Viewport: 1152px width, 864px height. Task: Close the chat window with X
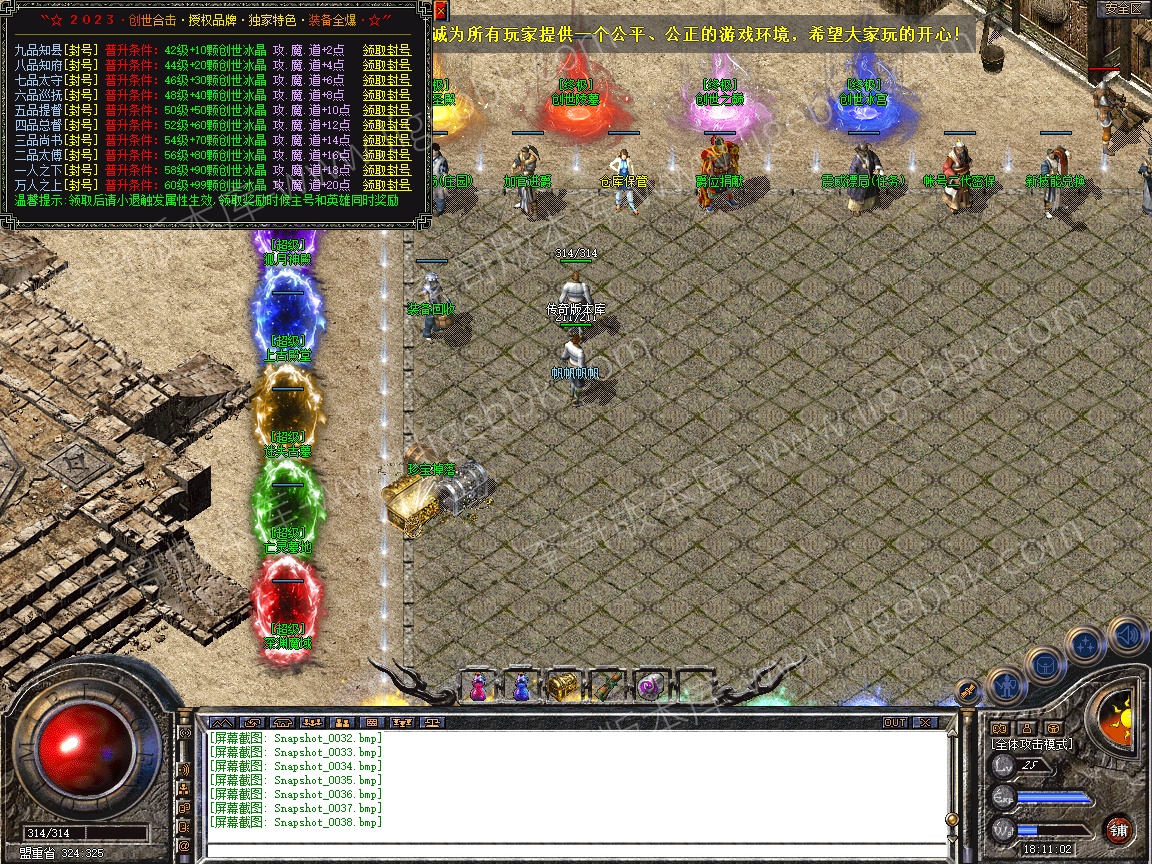coord(925,722)
